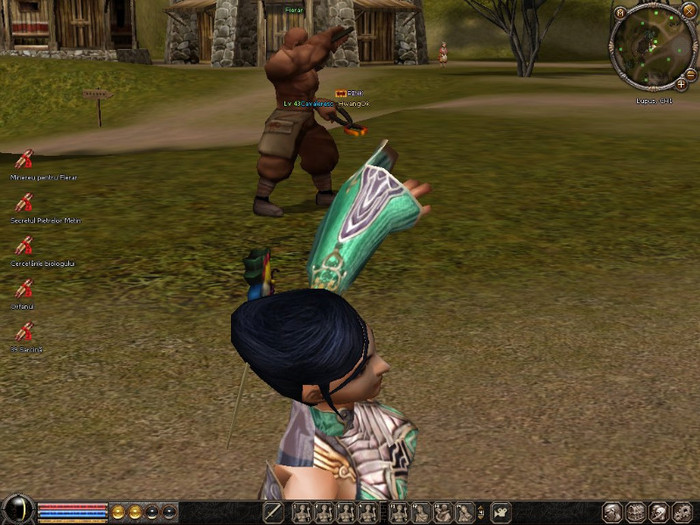This screenshot has height=525, width=700.
Task: Open the Minereu pentru Fierar quest scroll
Action: pos(24,158)
